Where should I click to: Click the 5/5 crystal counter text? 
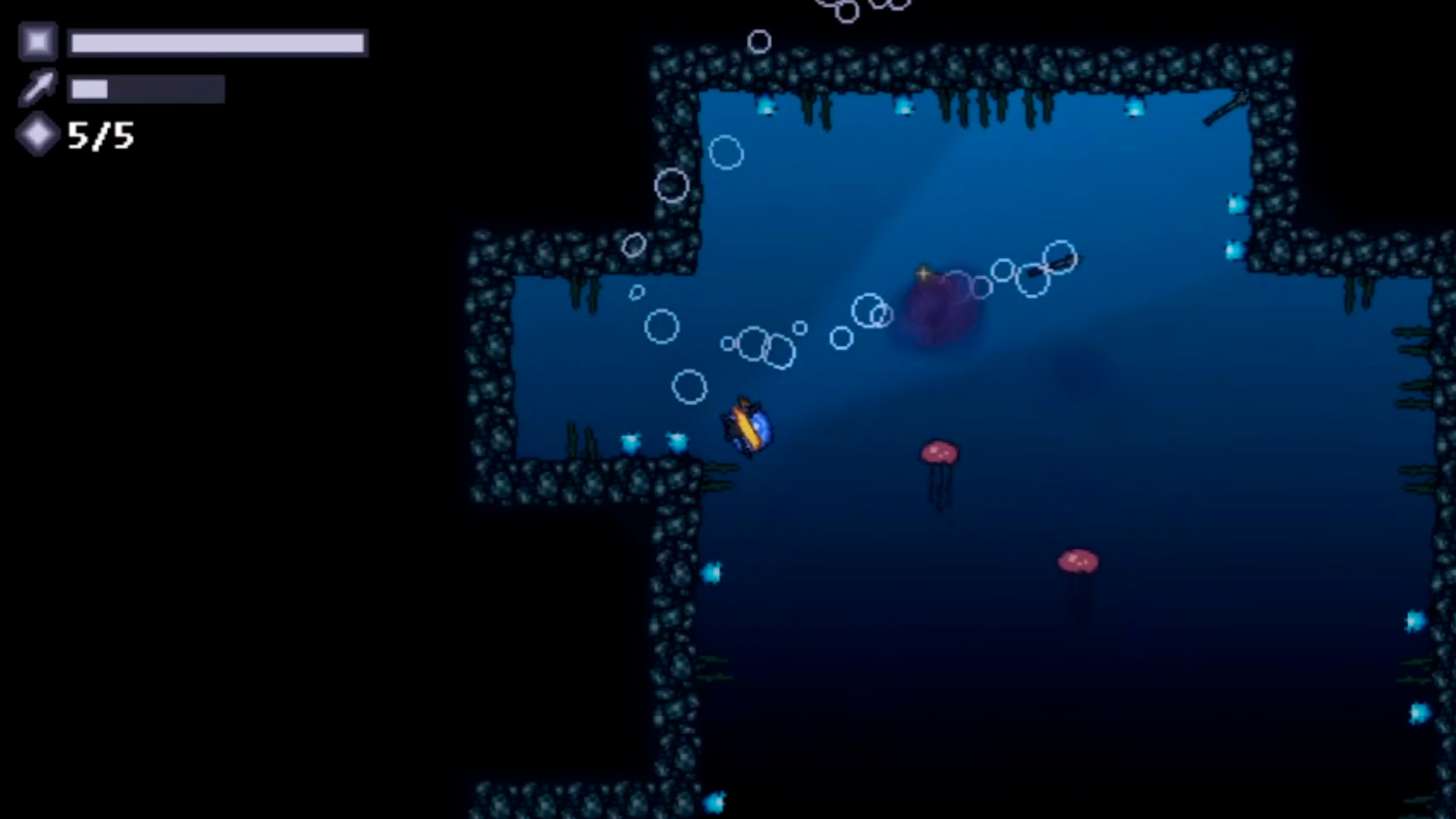tap(101, 136)
